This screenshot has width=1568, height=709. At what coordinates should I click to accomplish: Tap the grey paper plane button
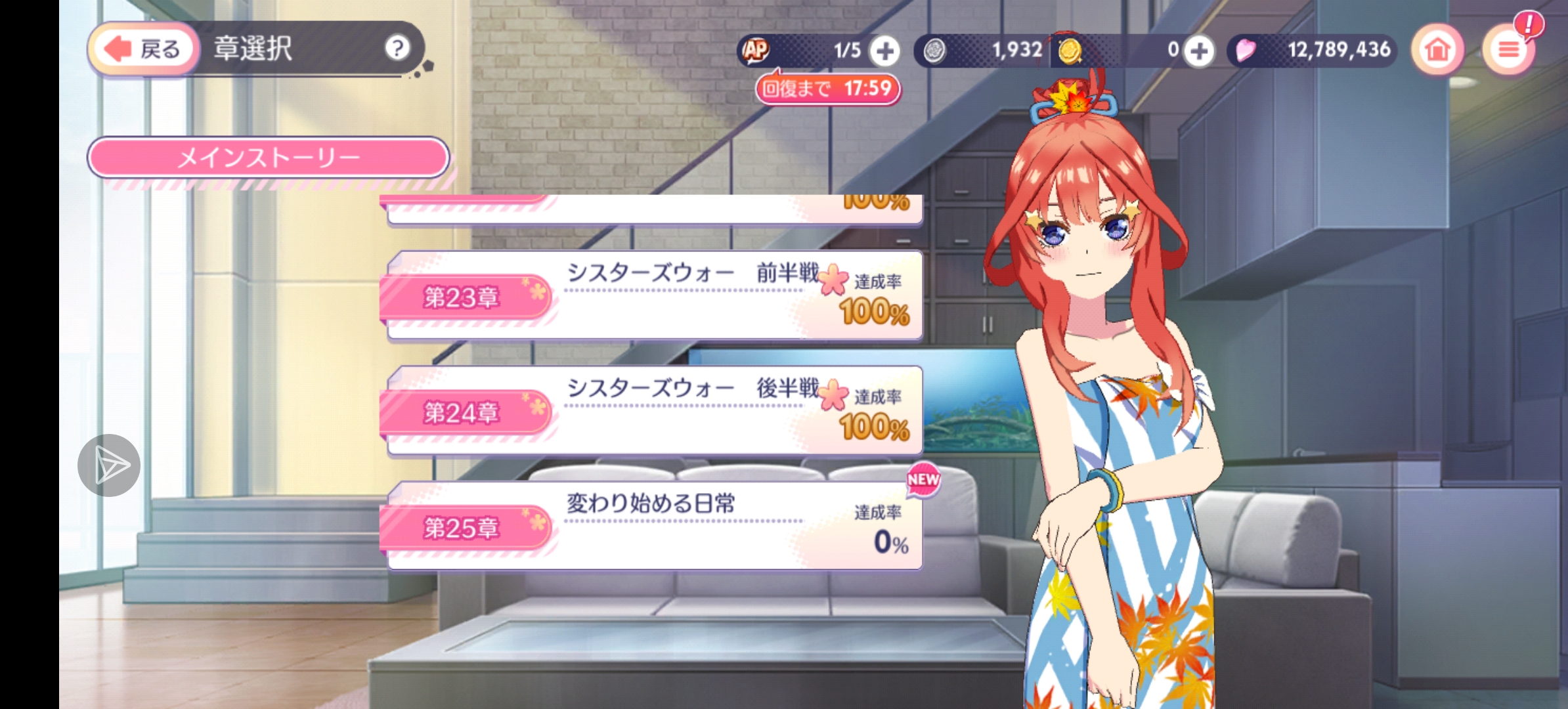click(x=109, y=465)
